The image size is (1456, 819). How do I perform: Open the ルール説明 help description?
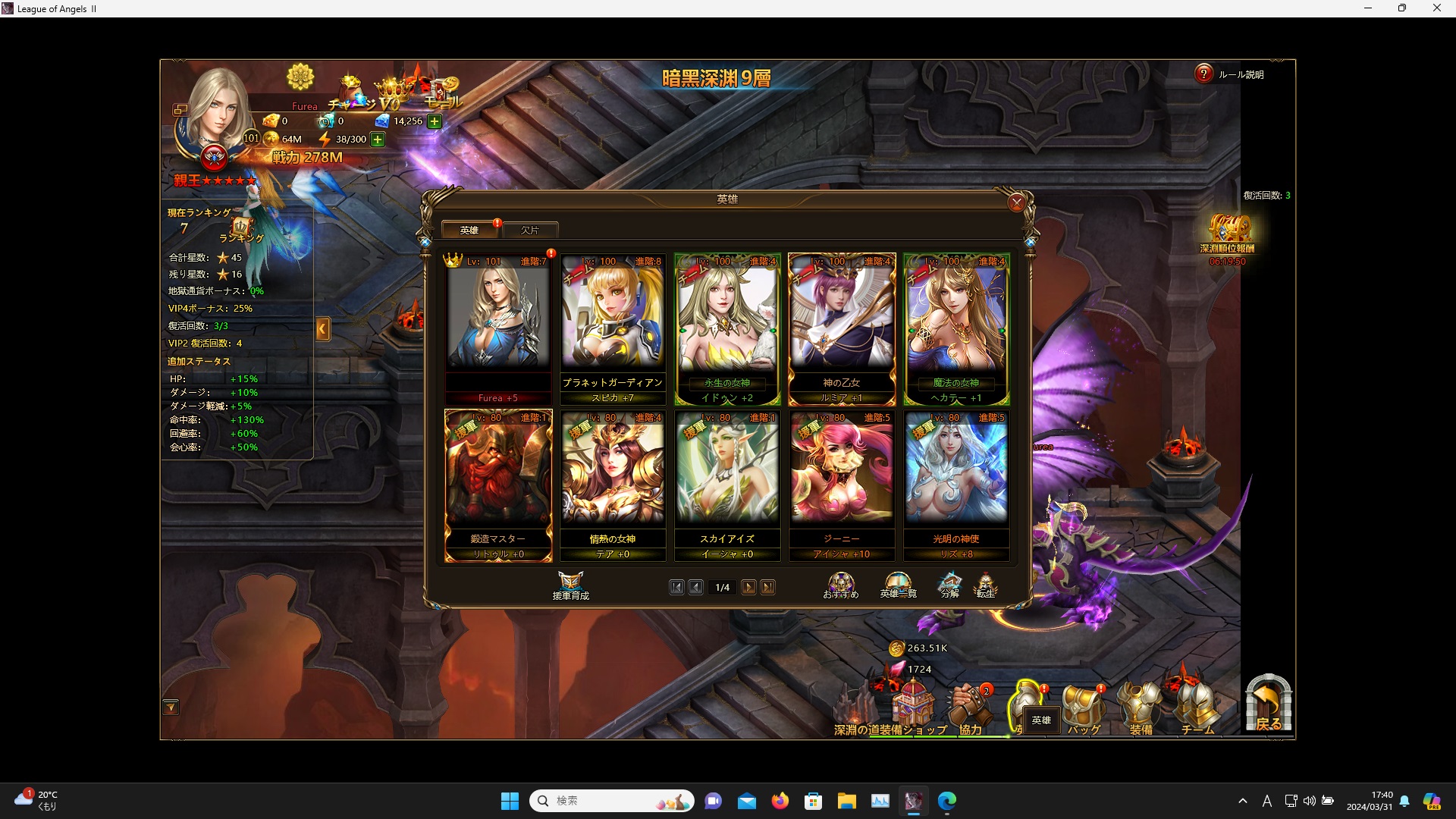coord(1203,74)
